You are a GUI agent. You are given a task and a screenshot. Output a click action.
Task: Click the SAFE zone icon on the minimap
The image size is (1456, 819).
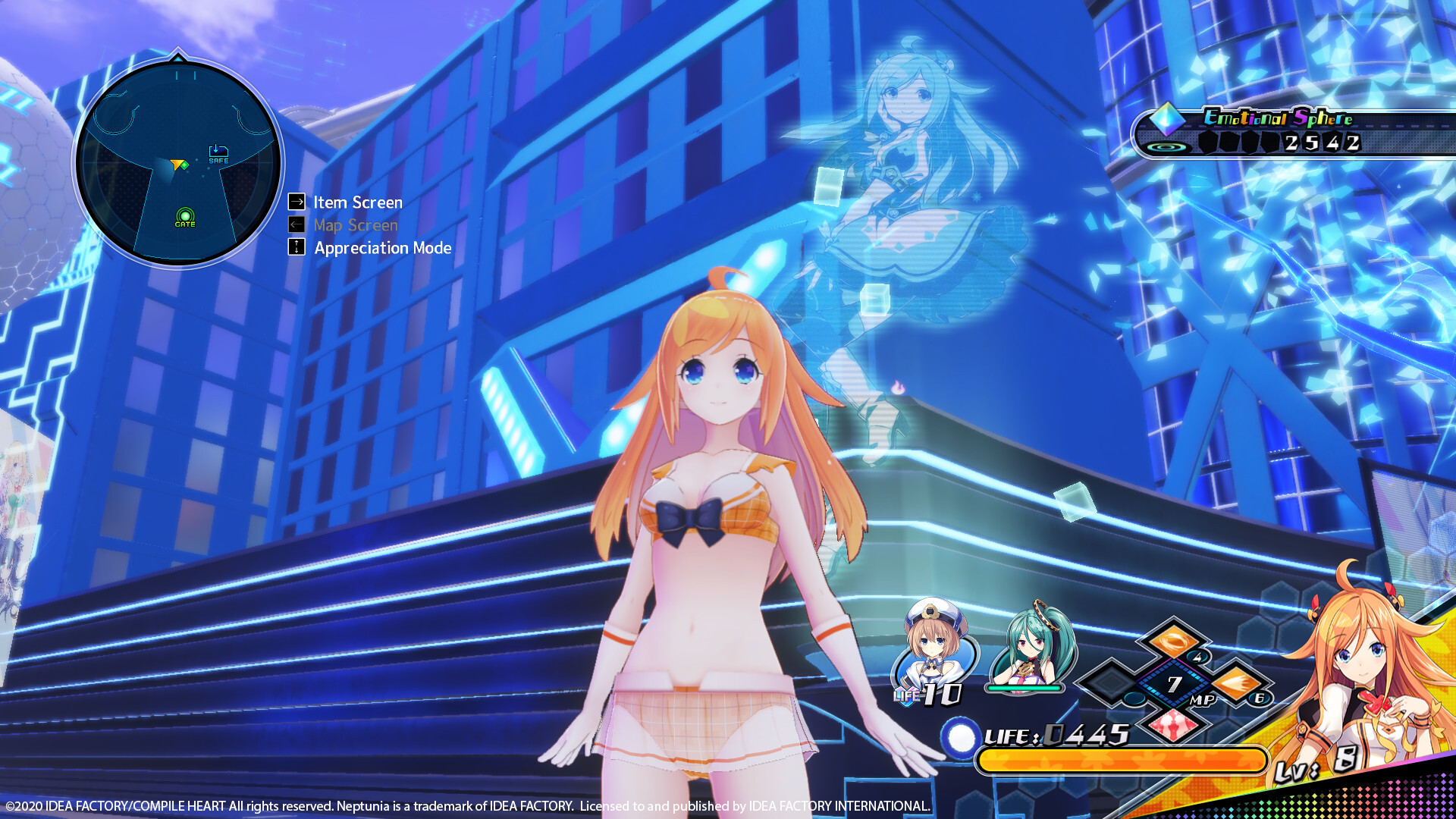[x=218, y=152]
